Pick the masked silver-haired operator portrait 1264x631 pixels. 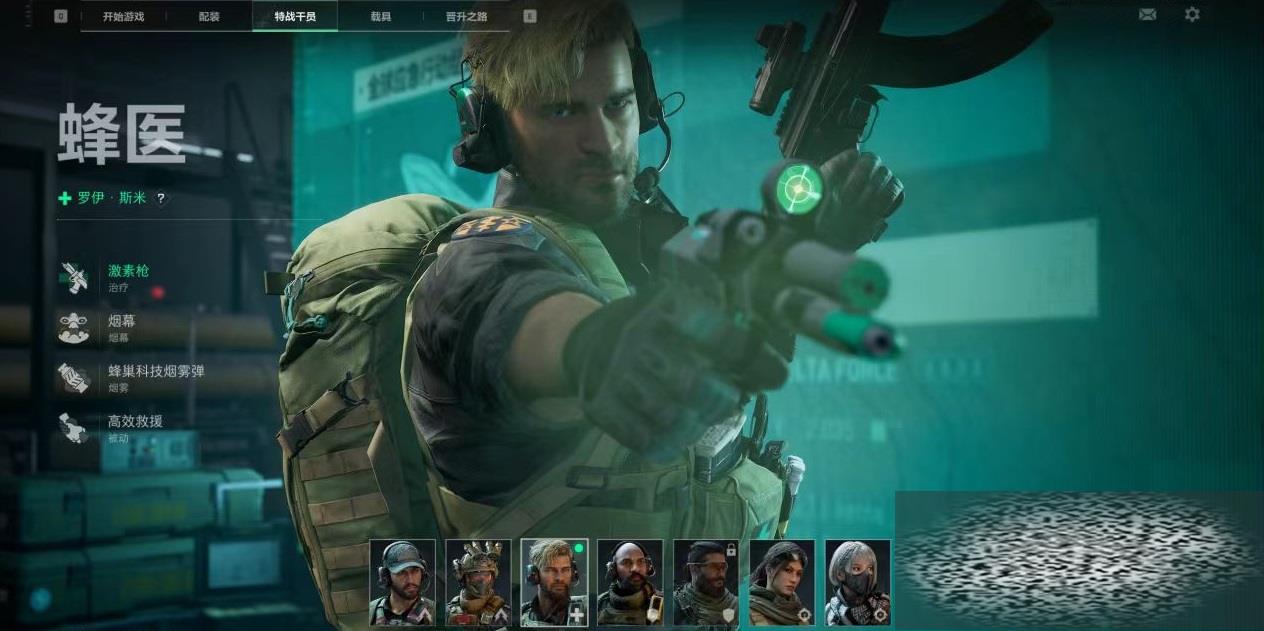pyautogui.click(x=858, y=583)
